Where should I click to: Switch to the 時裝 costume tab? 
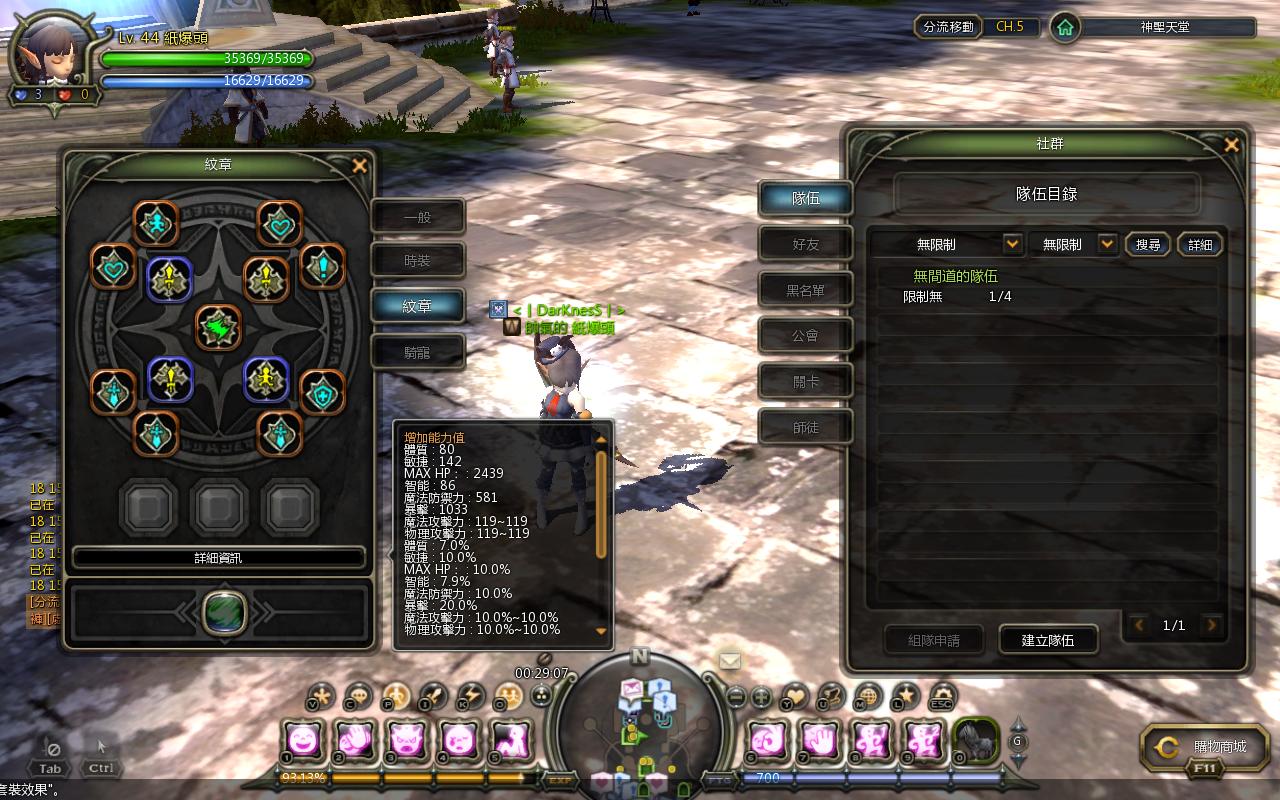[x=417, y=261]
